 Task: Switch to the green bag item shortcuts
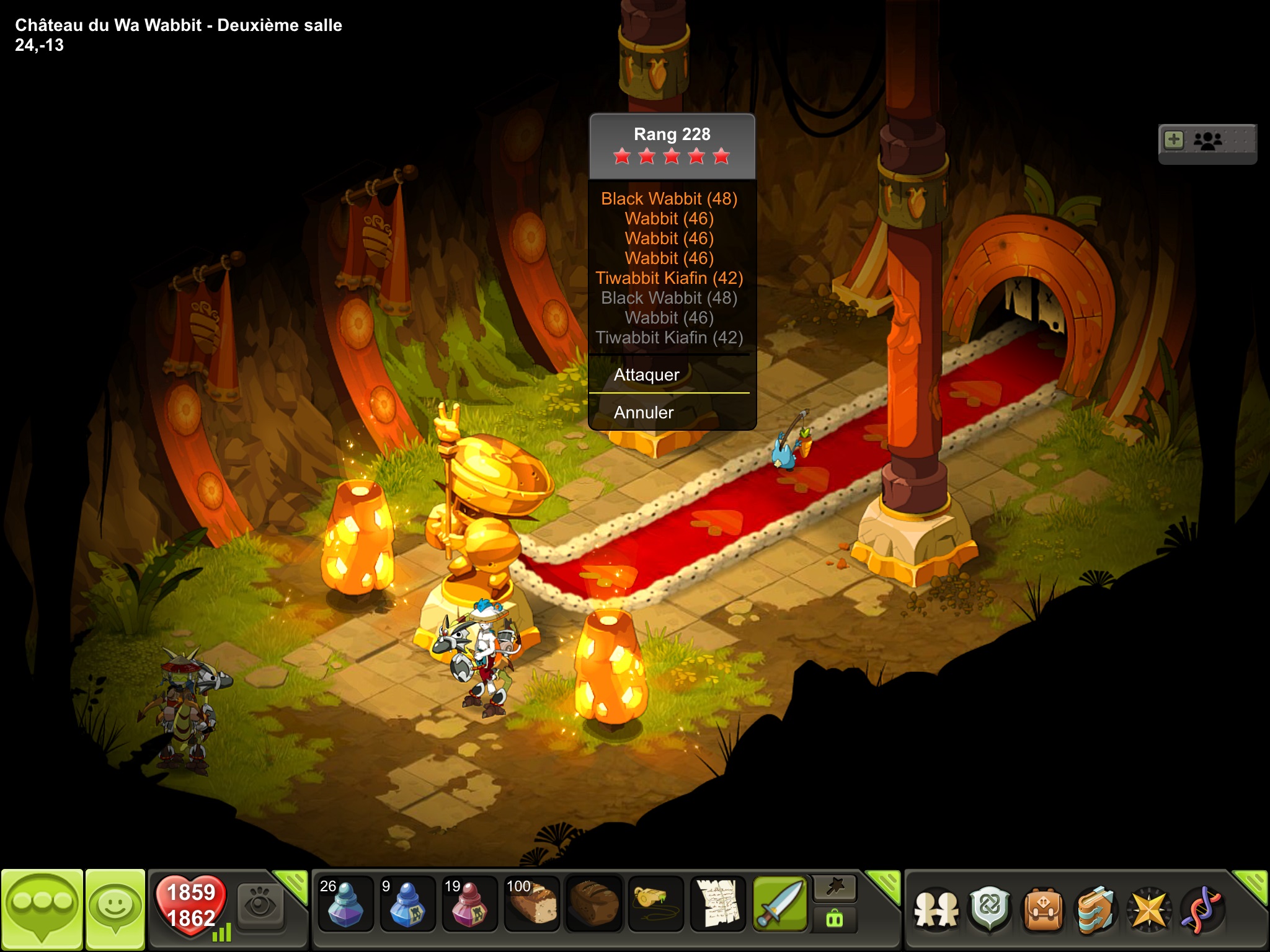tap(835, 919)
